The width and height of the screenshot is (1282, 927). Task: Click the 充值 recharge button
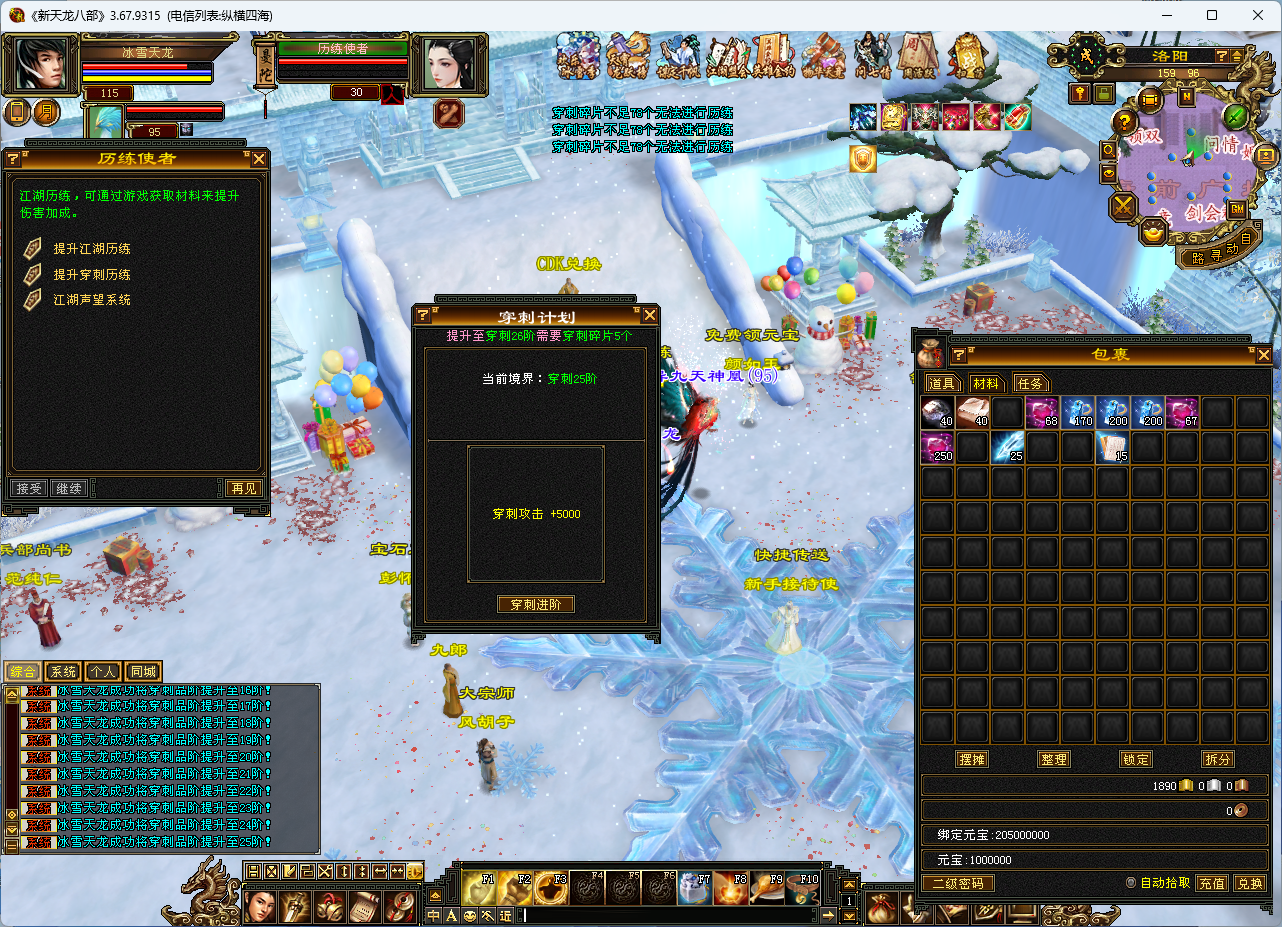click(x=1212, y=883)
